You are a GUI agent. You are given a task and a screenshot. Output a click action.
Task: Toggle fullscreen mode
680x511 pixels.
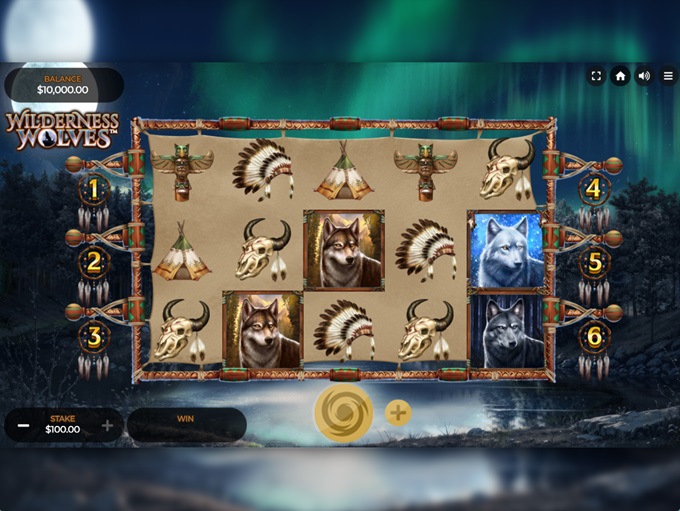pyautogui.click(x=596, y=76)
